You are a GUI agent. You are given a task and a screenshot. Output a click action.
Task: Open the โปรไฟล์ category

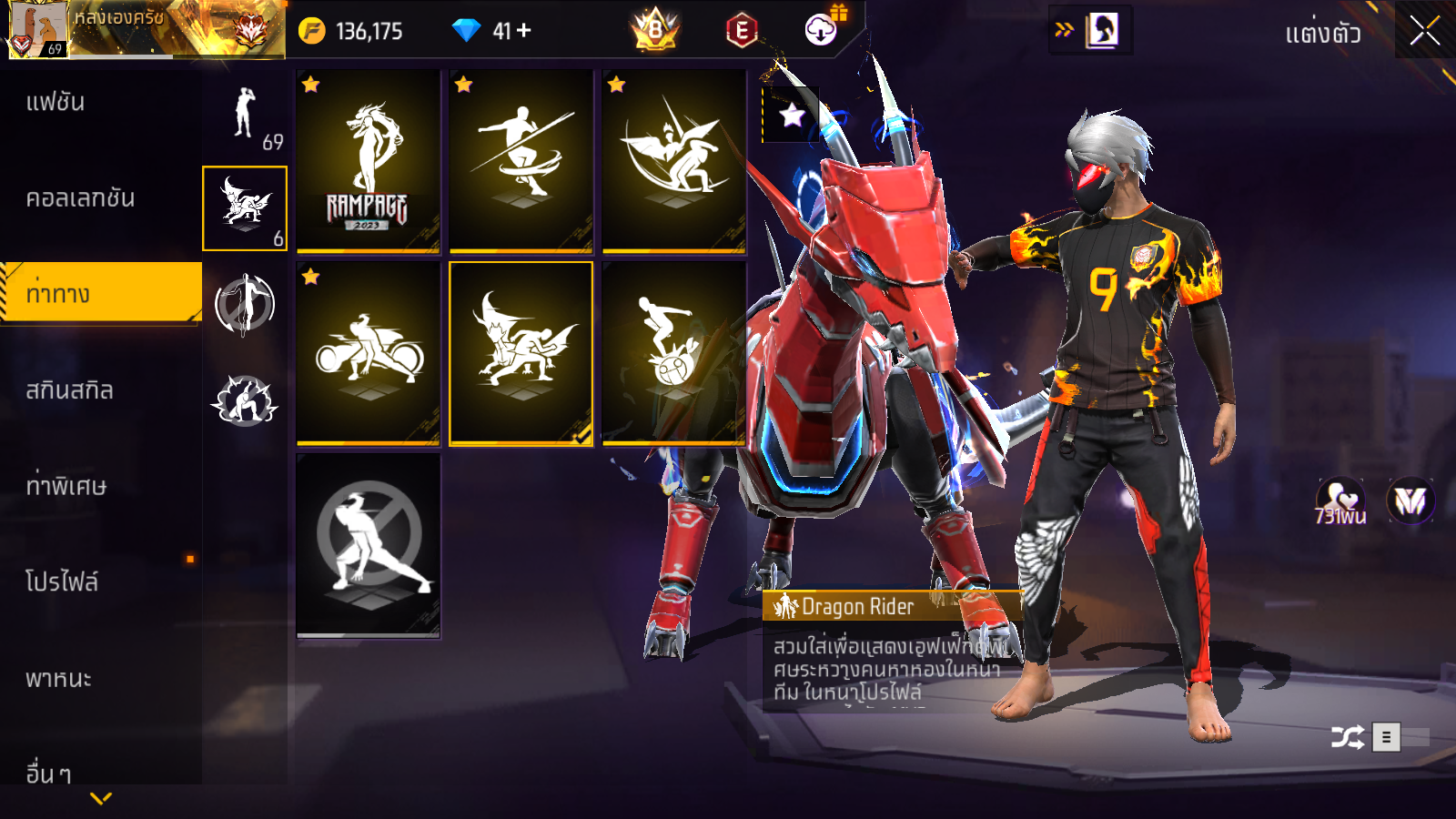pos(62,581)
